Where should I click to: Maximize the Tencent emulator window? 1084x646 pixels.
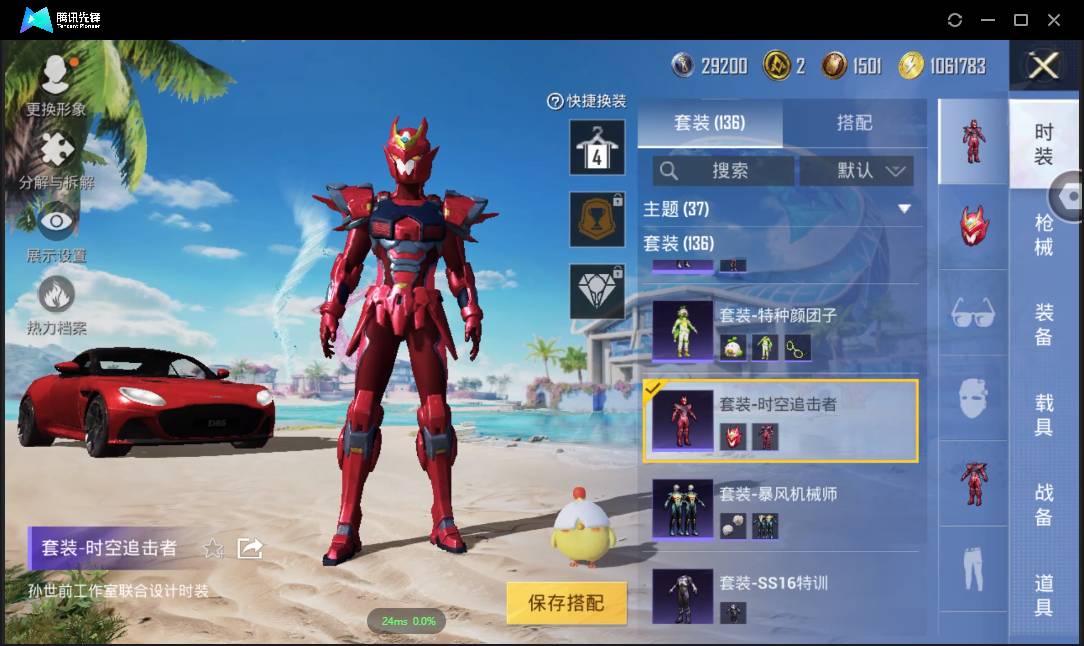1021,20
